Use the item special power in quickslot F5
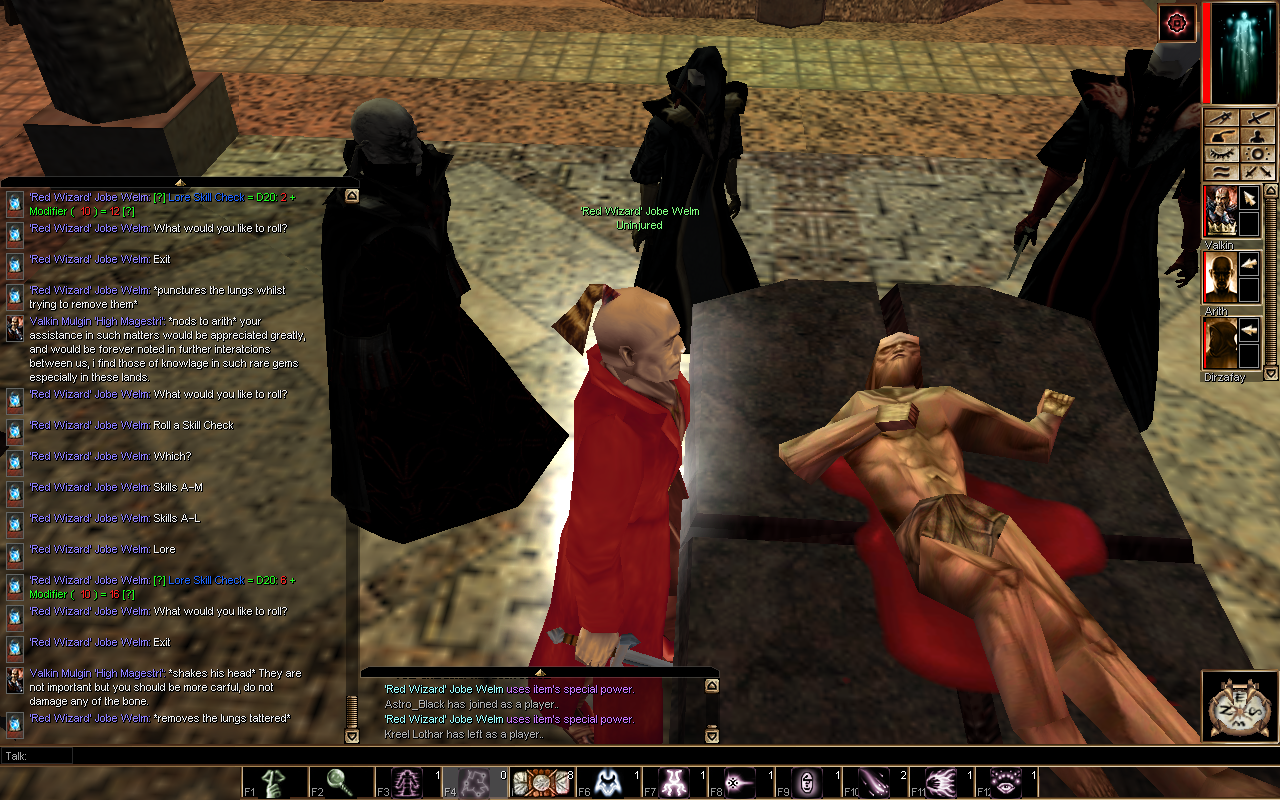1280x800 pixels. pyautogui.click(x=540, y=781)
